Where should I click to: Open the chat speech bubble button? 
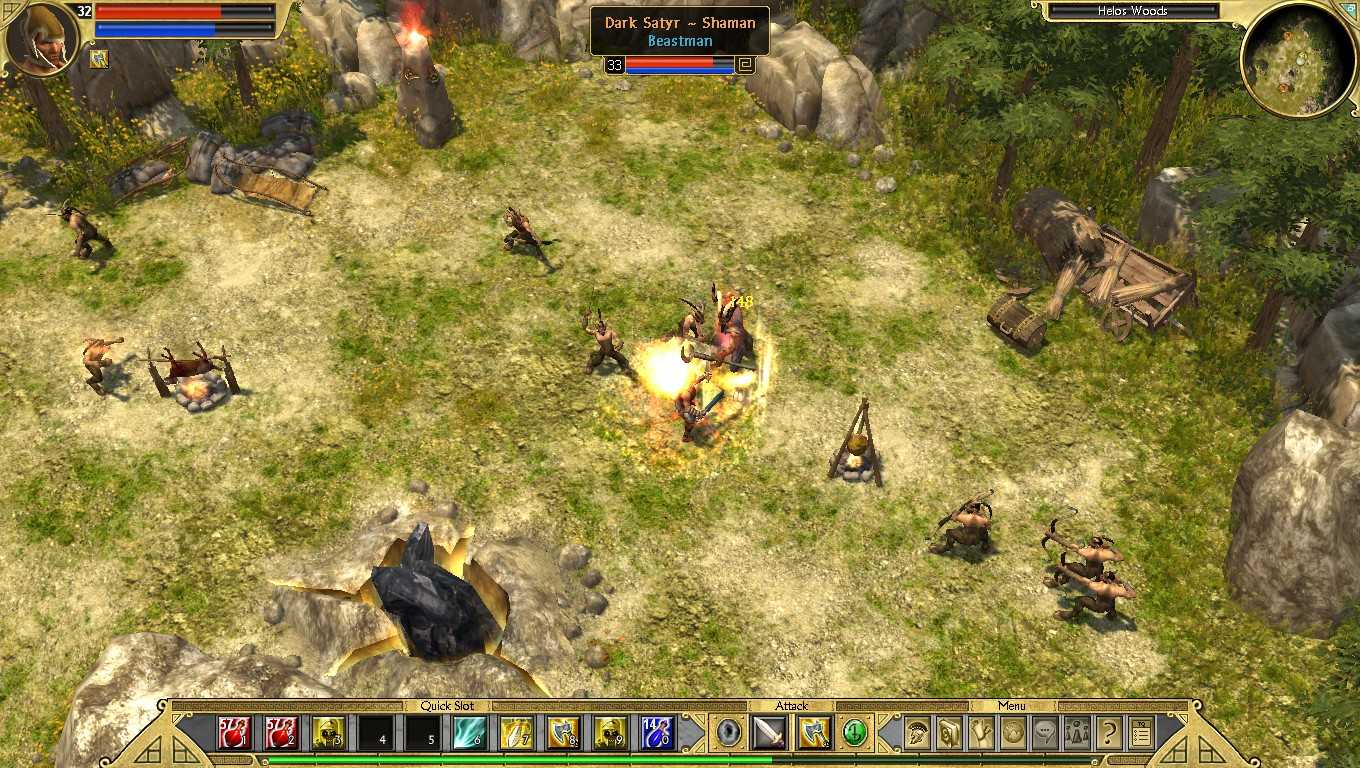1045,733
